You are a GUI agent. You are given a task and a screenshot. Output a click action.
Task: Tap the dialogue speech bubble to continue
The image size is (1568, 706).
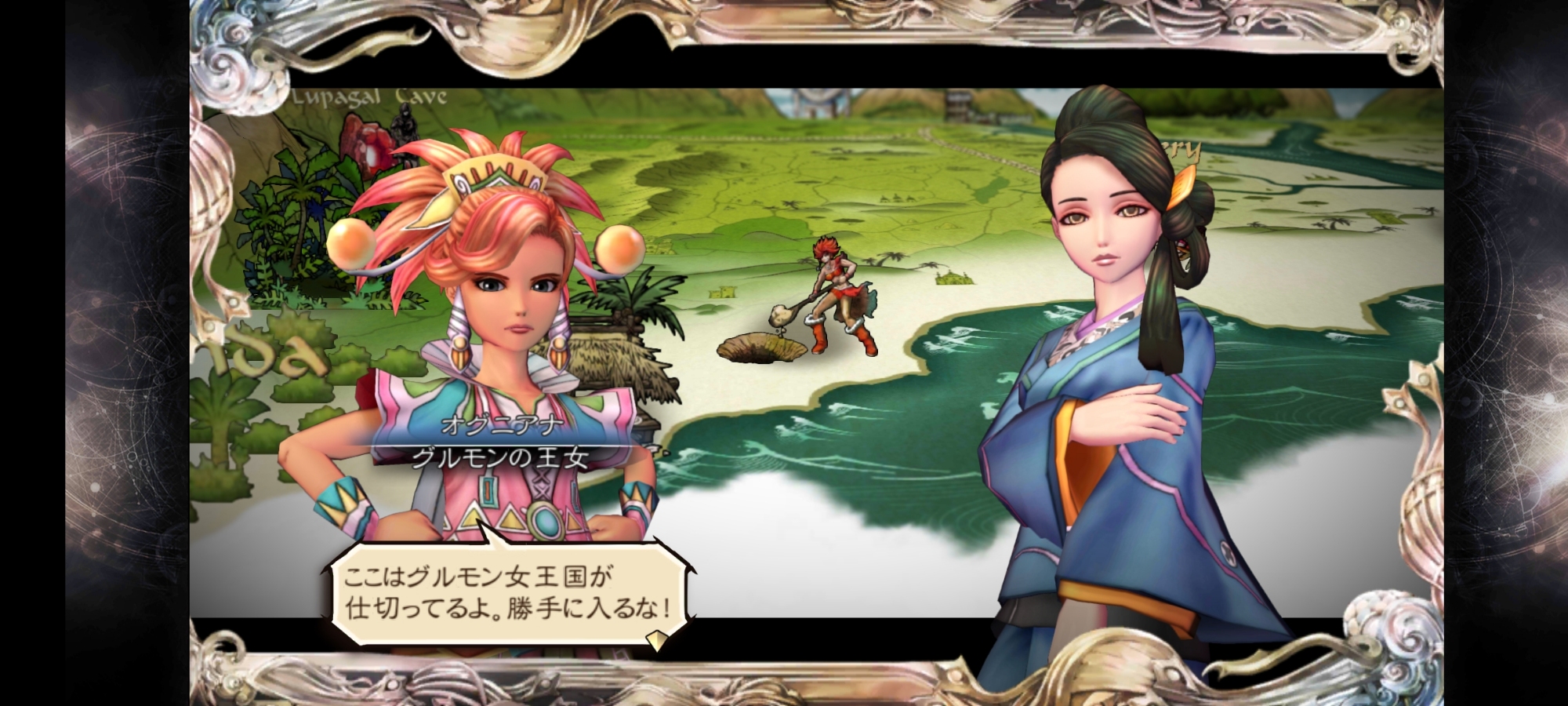click(507, 592)
